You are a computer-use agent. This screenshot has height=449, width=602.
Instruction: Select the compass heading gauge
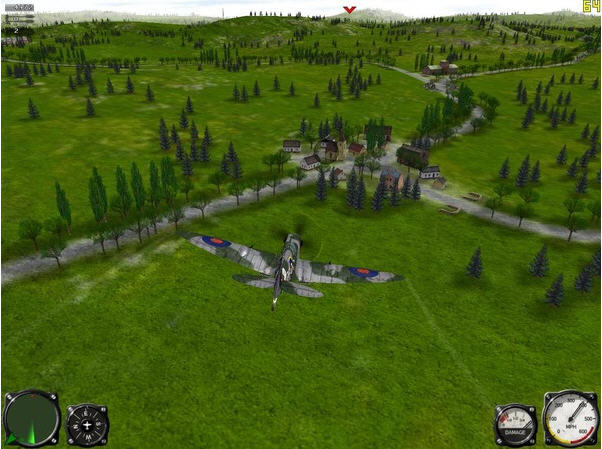click(x=87, y=425)
